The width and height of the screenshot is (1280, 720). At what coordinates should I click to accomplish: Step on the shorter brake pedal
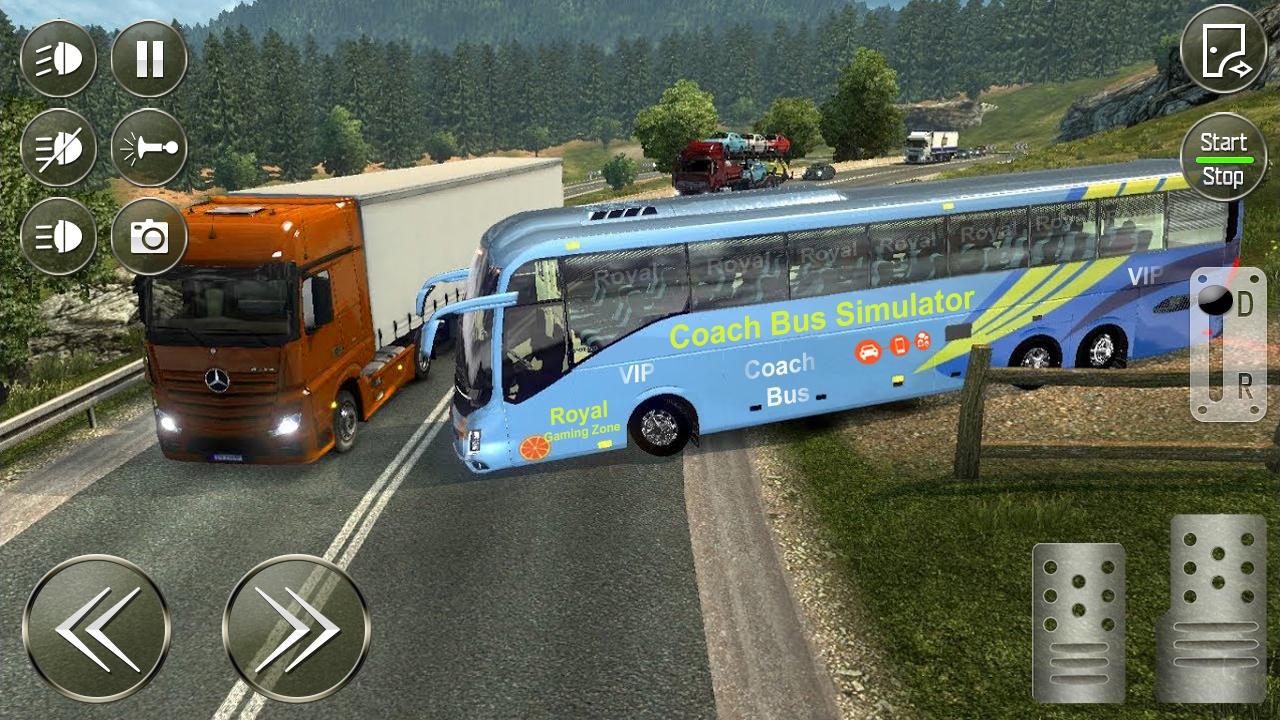click(x=1078, y=622)
